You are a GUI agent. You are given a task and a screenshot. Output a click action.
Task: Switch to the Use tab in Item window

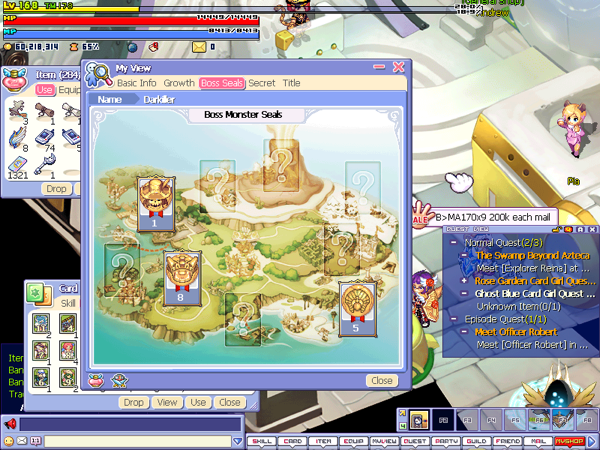coord(45,90)
